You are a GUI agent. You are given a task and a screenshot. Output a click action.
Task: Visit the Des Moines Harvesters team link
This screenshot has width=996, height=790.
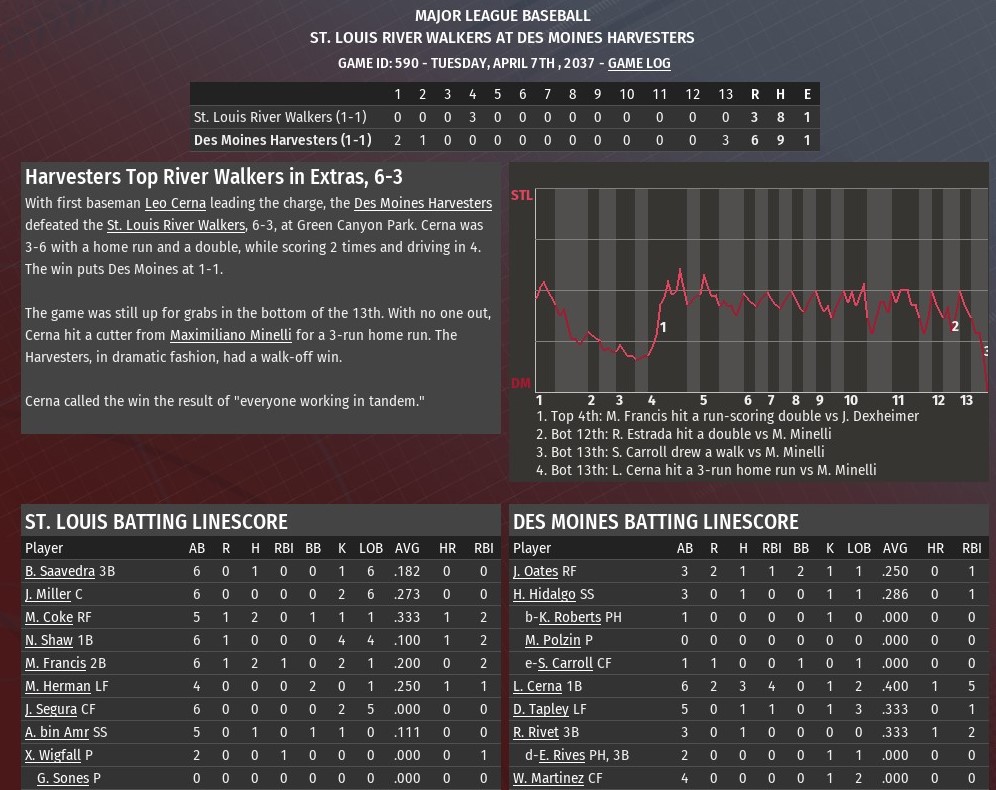tap(423, 203)
